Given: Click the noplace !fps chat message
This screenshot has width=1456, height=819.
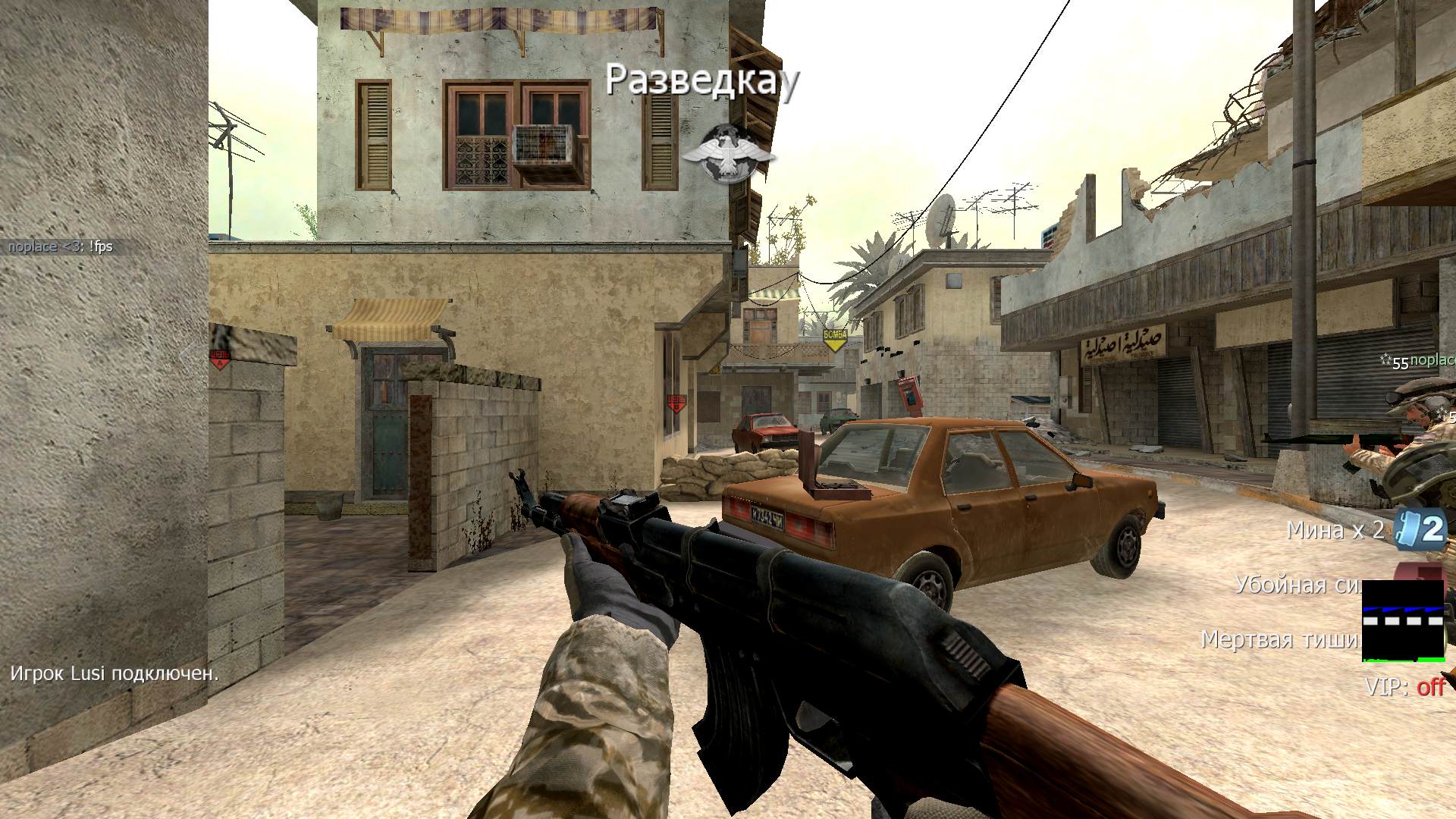Looking at the screenshot, I should [61, 246].
